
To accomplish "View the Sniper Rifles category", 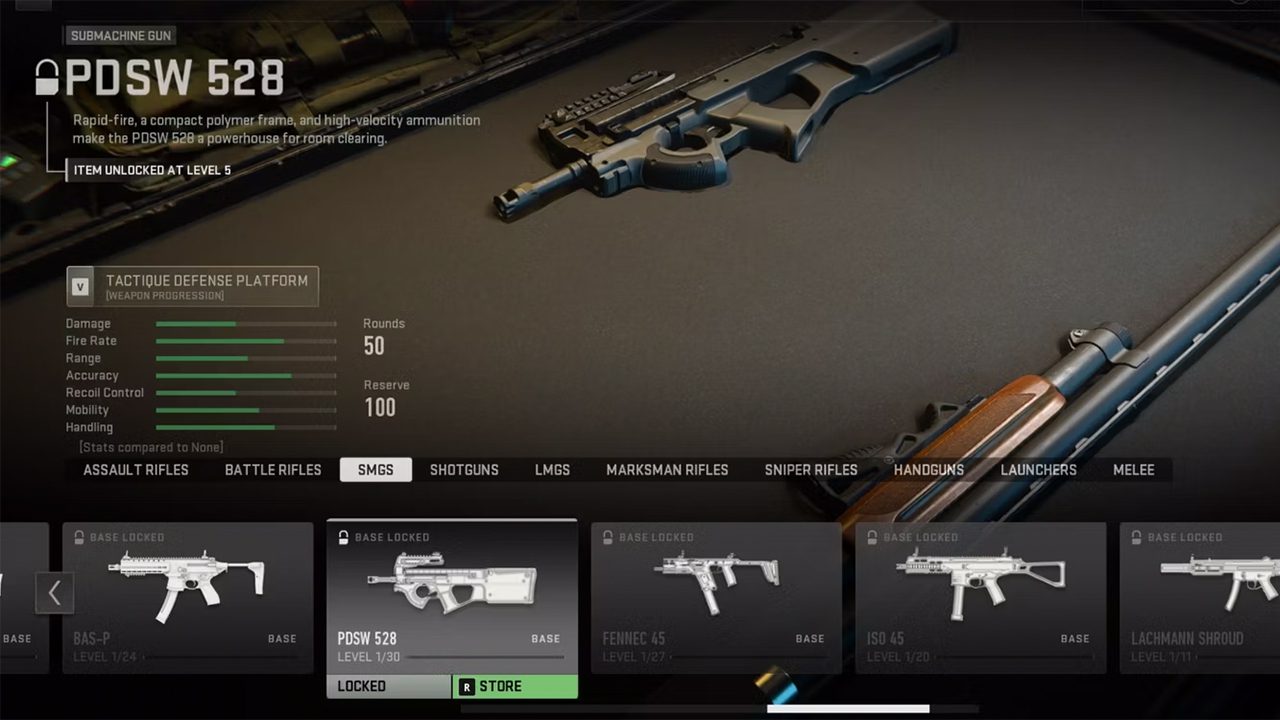I will pos(811,470).
